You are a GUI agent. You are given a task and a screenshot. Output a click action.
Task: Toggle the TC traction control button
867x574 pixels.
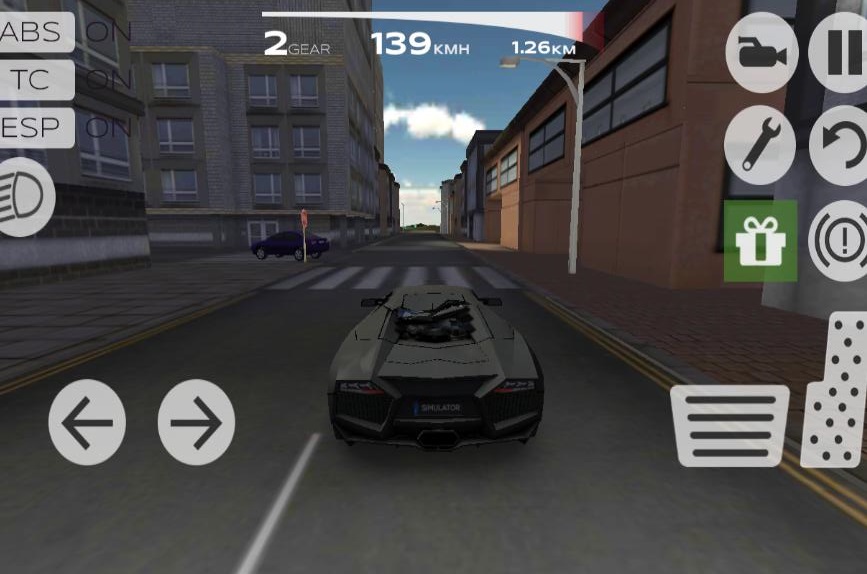tap(35, 80)
